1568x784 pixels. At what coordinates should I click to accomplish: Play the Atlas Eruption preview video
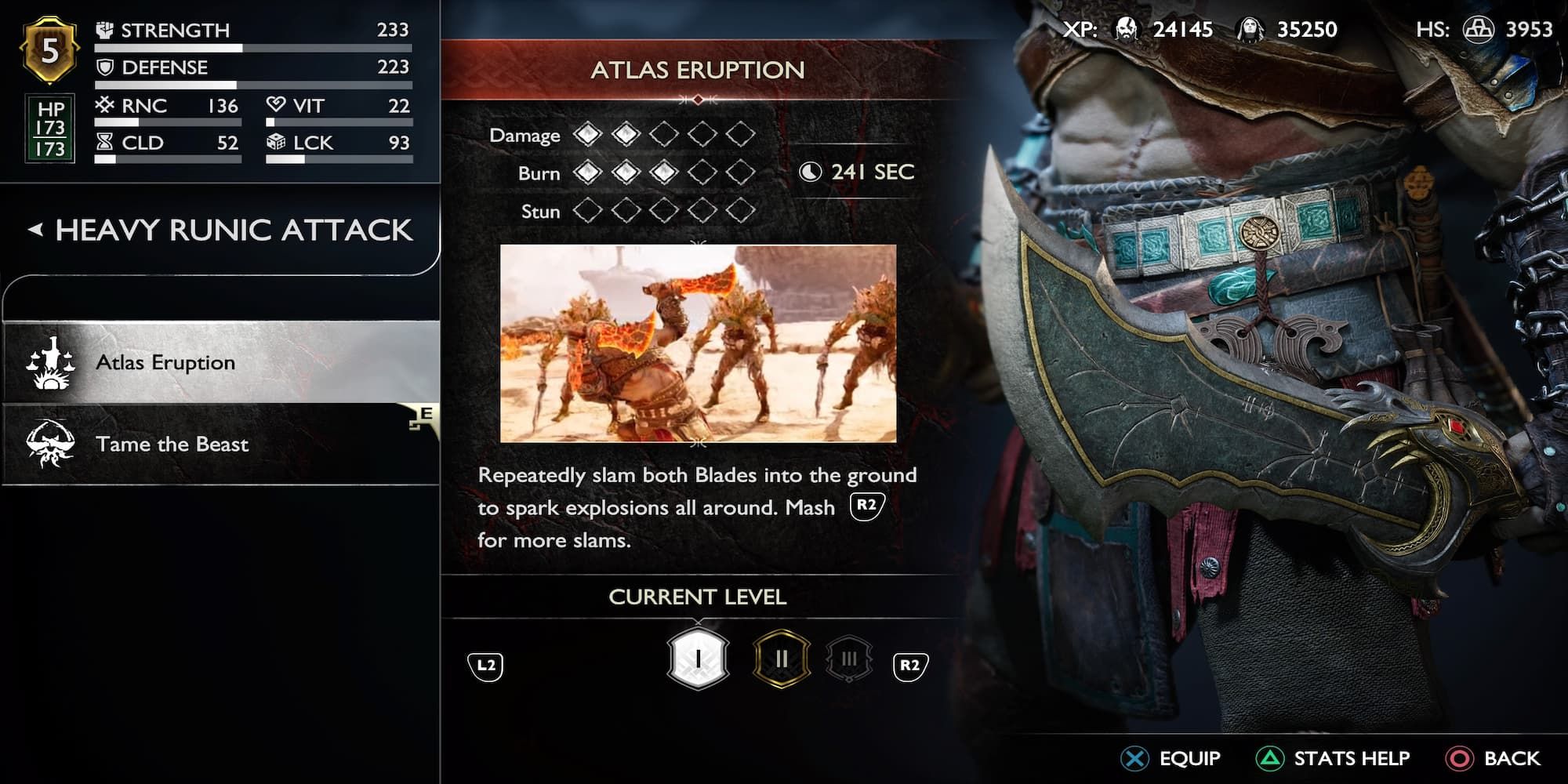pyautogui.click(x=698, y=343)
